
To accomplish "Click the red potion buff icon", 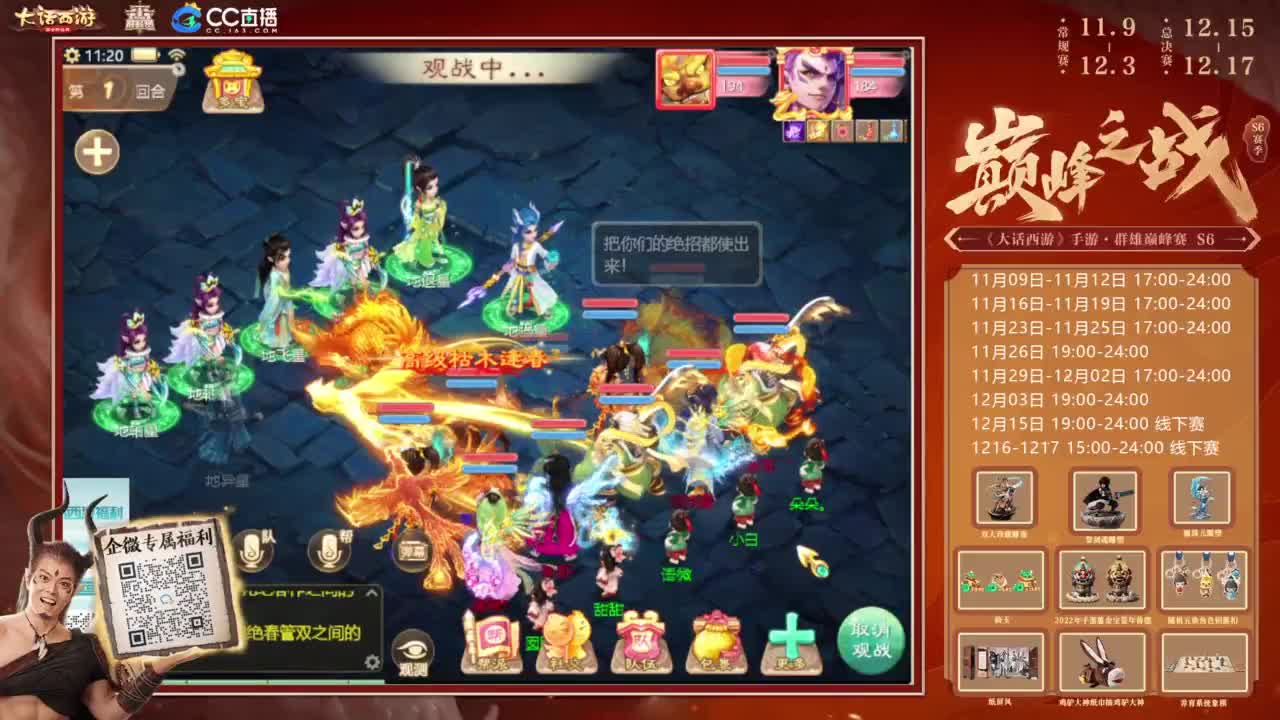I will [867, 131].
